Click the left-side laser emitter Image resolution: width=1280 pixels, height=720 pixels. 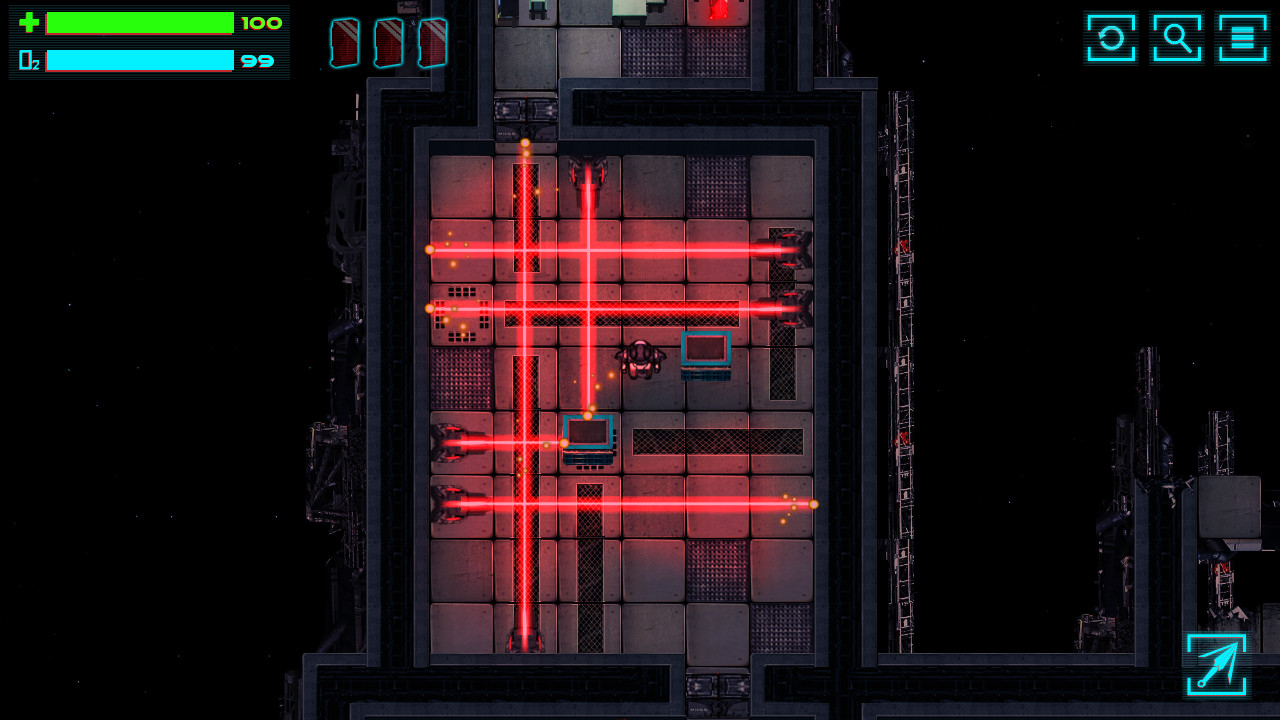450,443
